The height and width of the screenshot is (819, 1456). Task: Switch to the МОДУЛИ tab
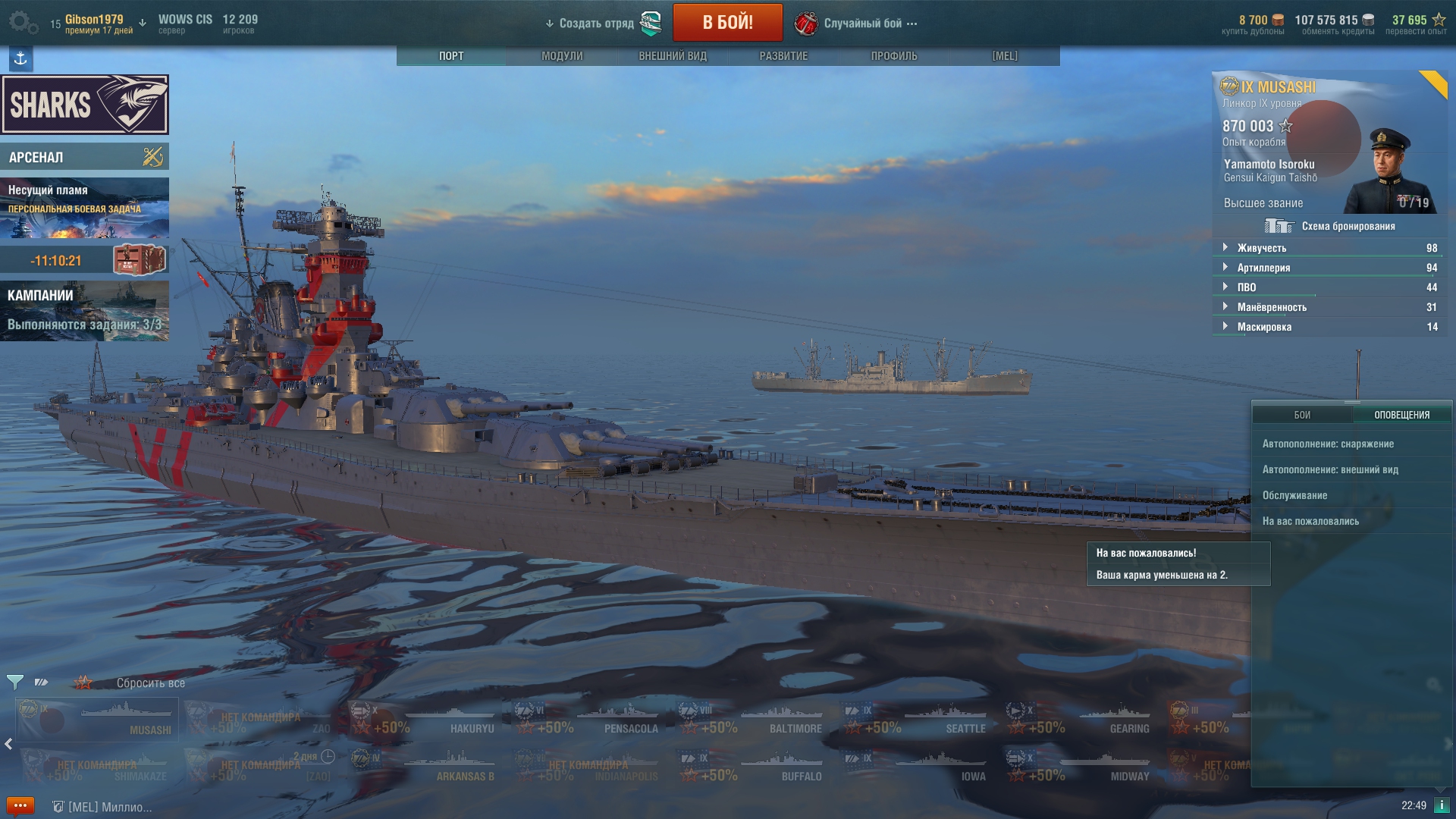coord(562,56)
